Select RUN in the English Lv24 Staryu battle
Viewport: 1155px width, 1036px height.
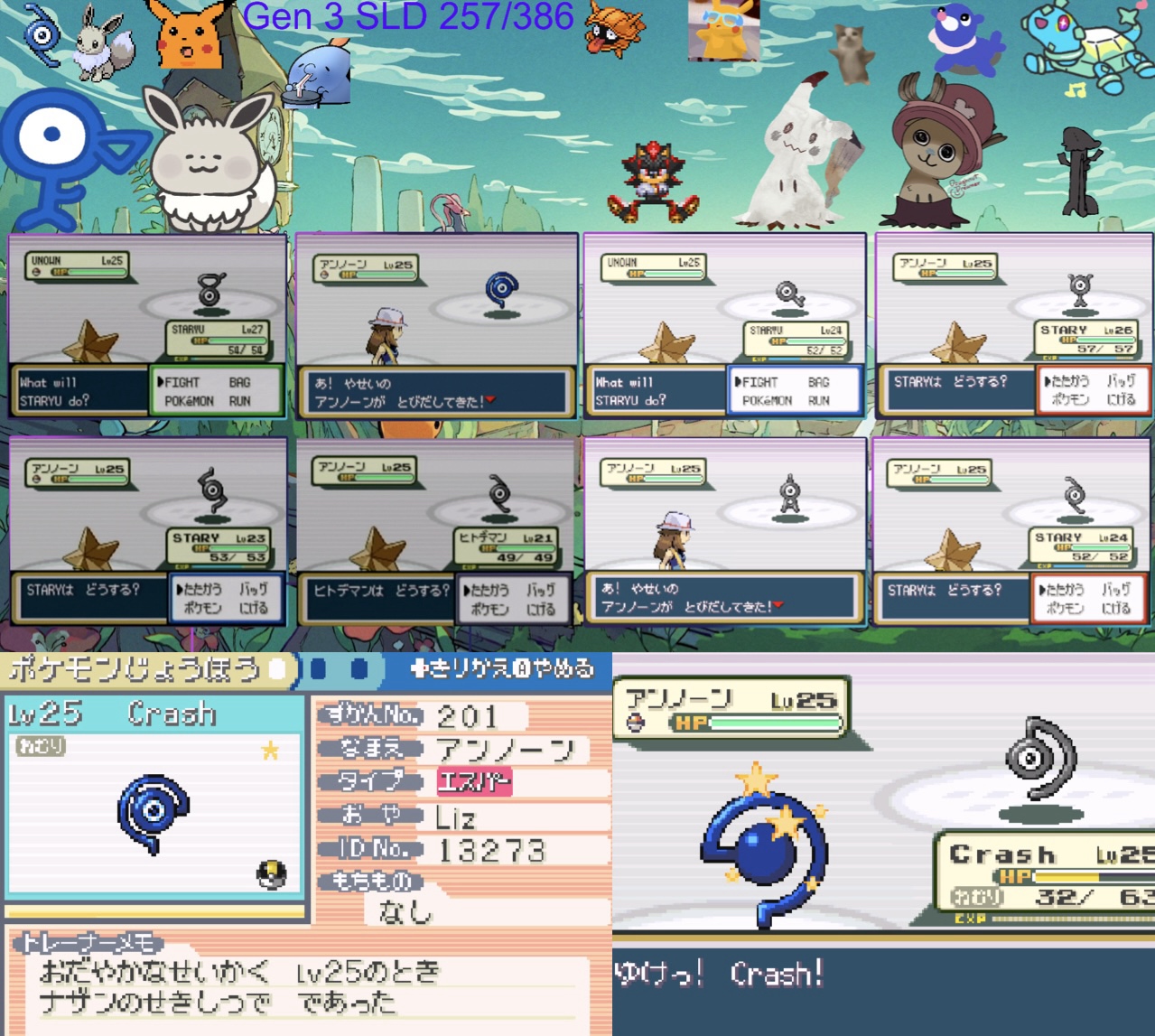[818, 400]
